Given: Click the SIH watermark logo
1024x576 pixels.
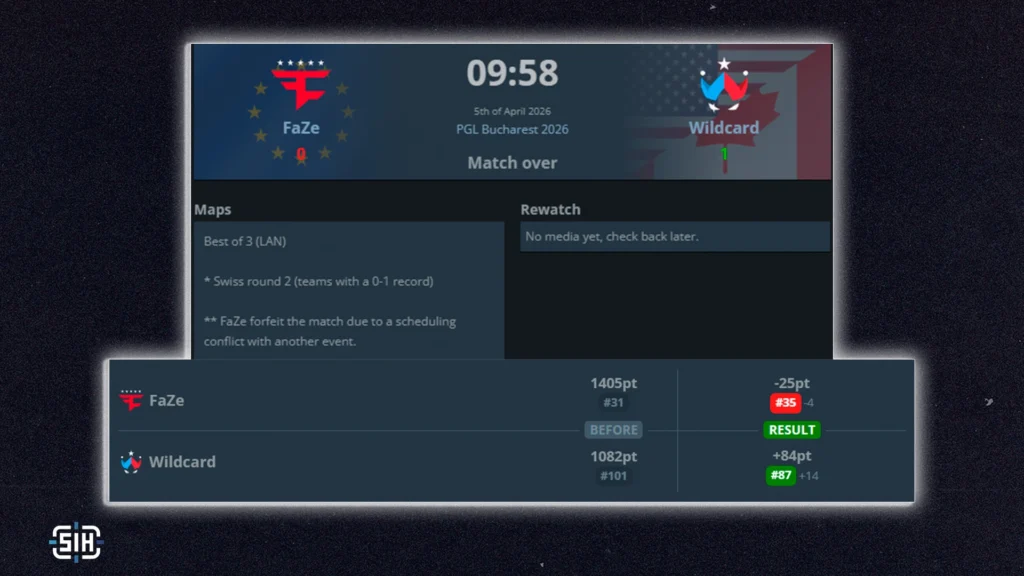Looking at the screenshot, I should click(x=76, y=541).
